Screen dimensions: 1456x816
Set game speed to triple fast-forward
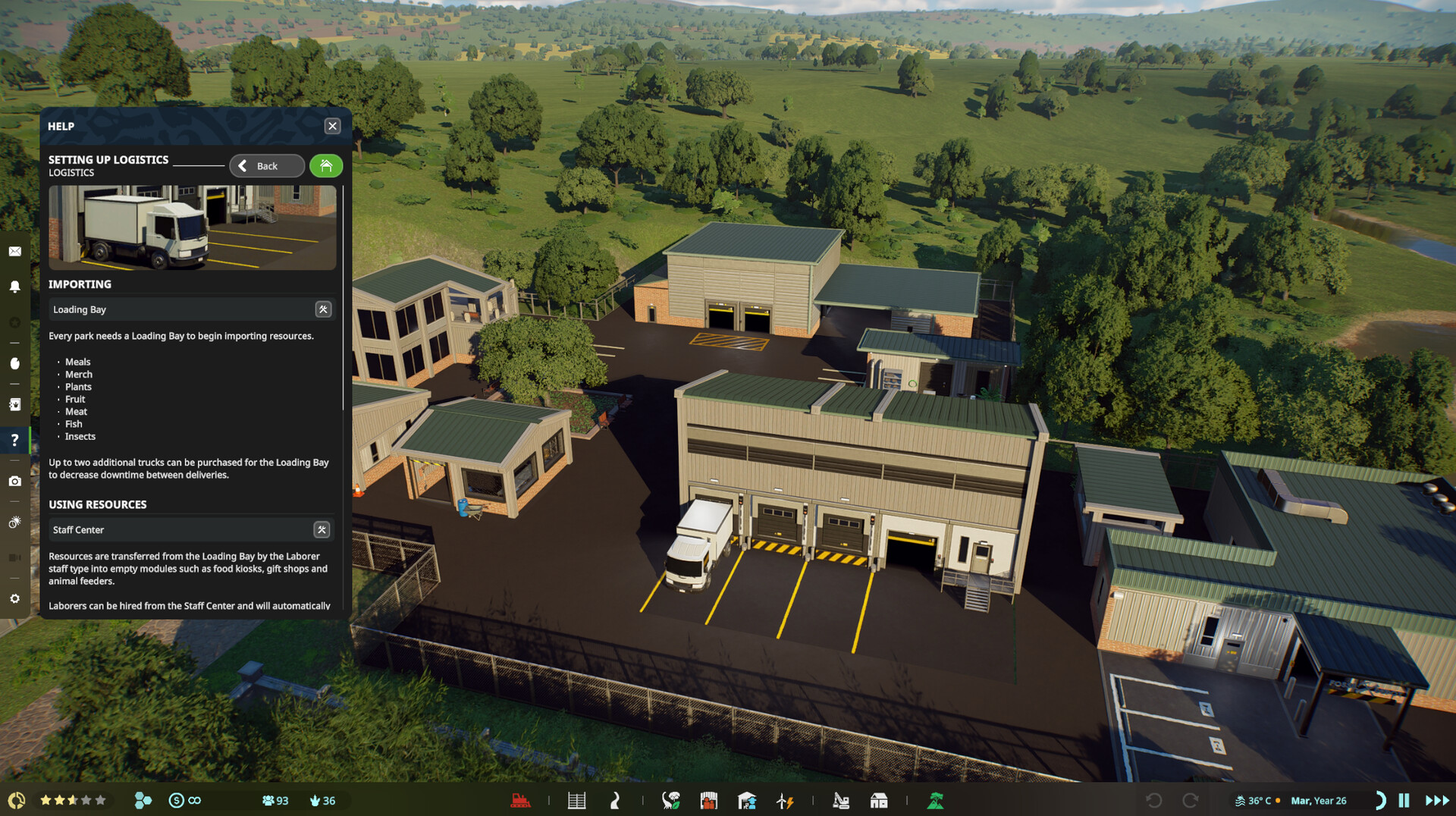coord(1437,801)
